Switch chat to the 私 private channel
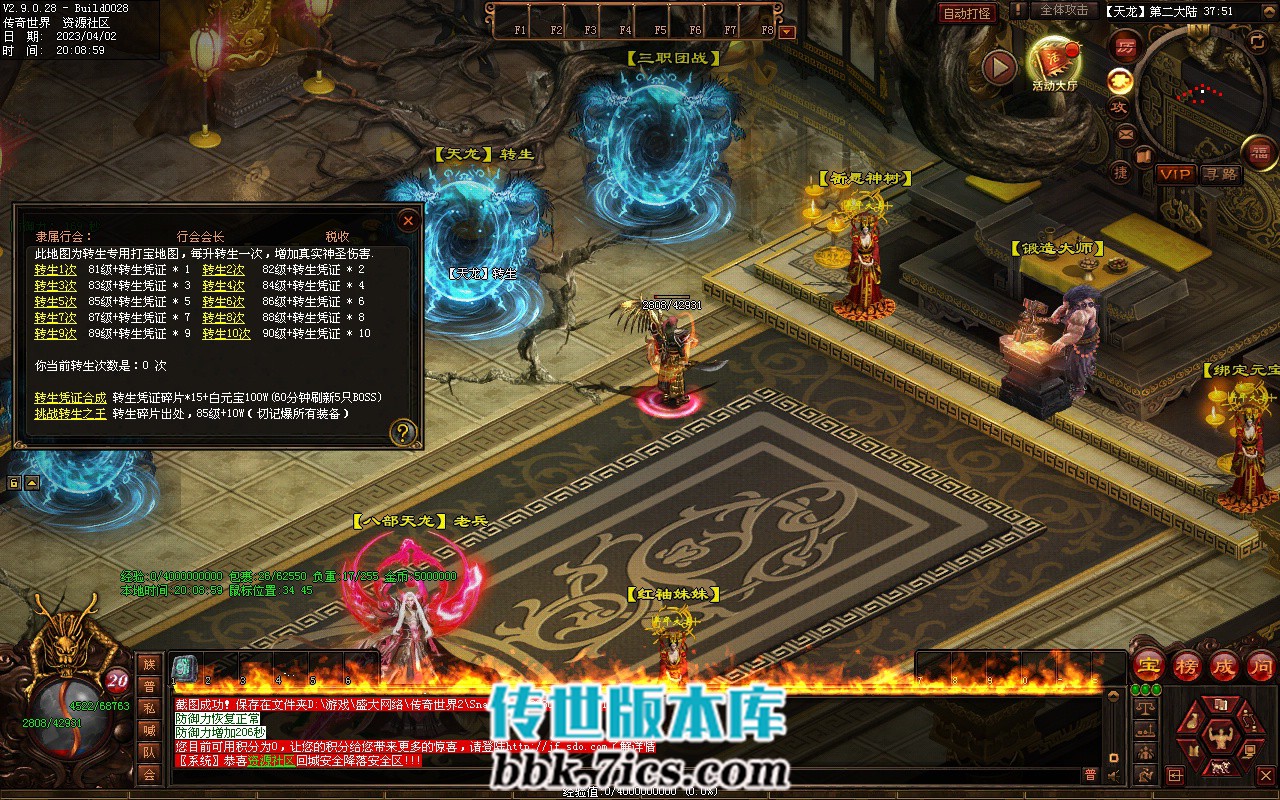This screenshot has width=1280, height=800. pyautogui.click(x=149, y=708)
